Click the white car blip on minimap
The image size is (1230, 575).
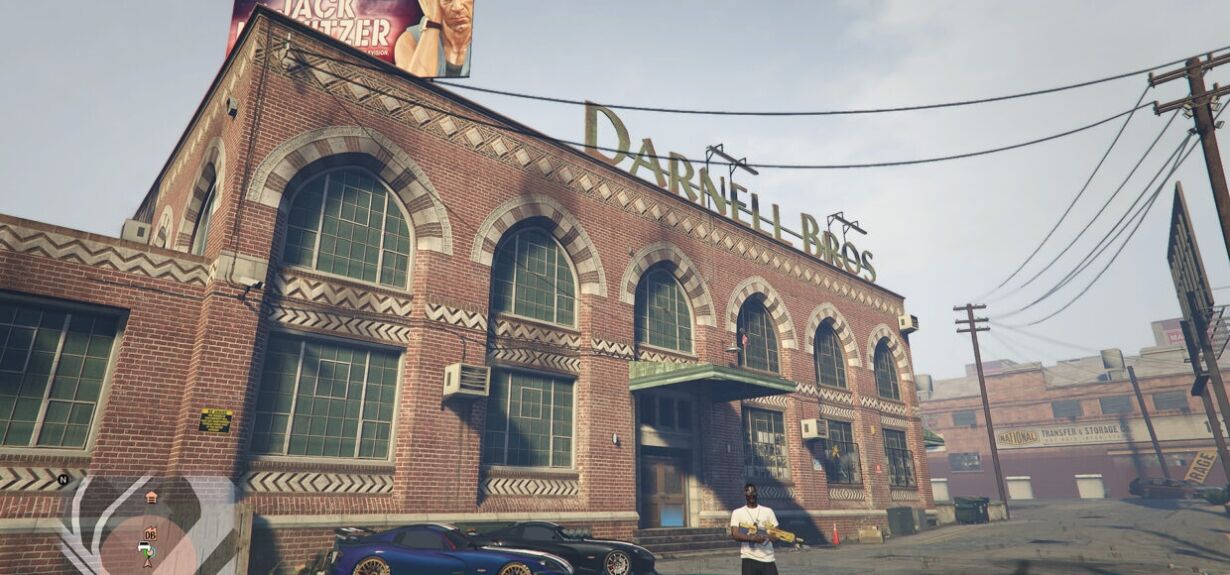(x=144, y=548)
